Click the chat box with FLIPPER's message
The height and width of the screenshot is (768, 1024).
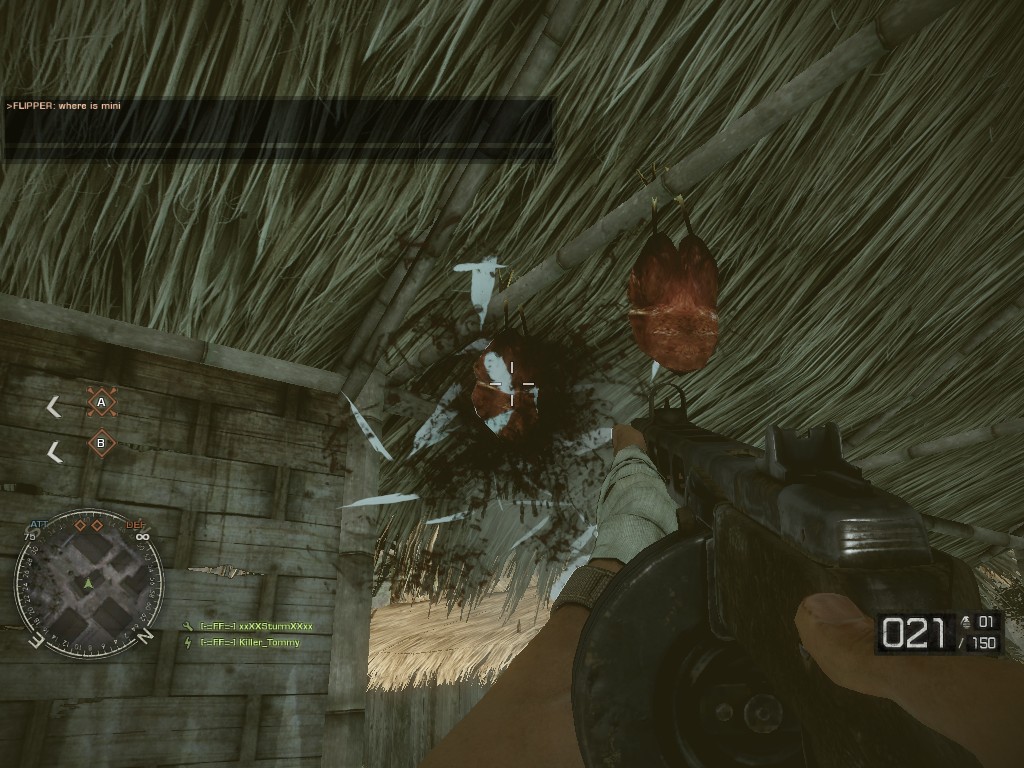tap(278, 128)
